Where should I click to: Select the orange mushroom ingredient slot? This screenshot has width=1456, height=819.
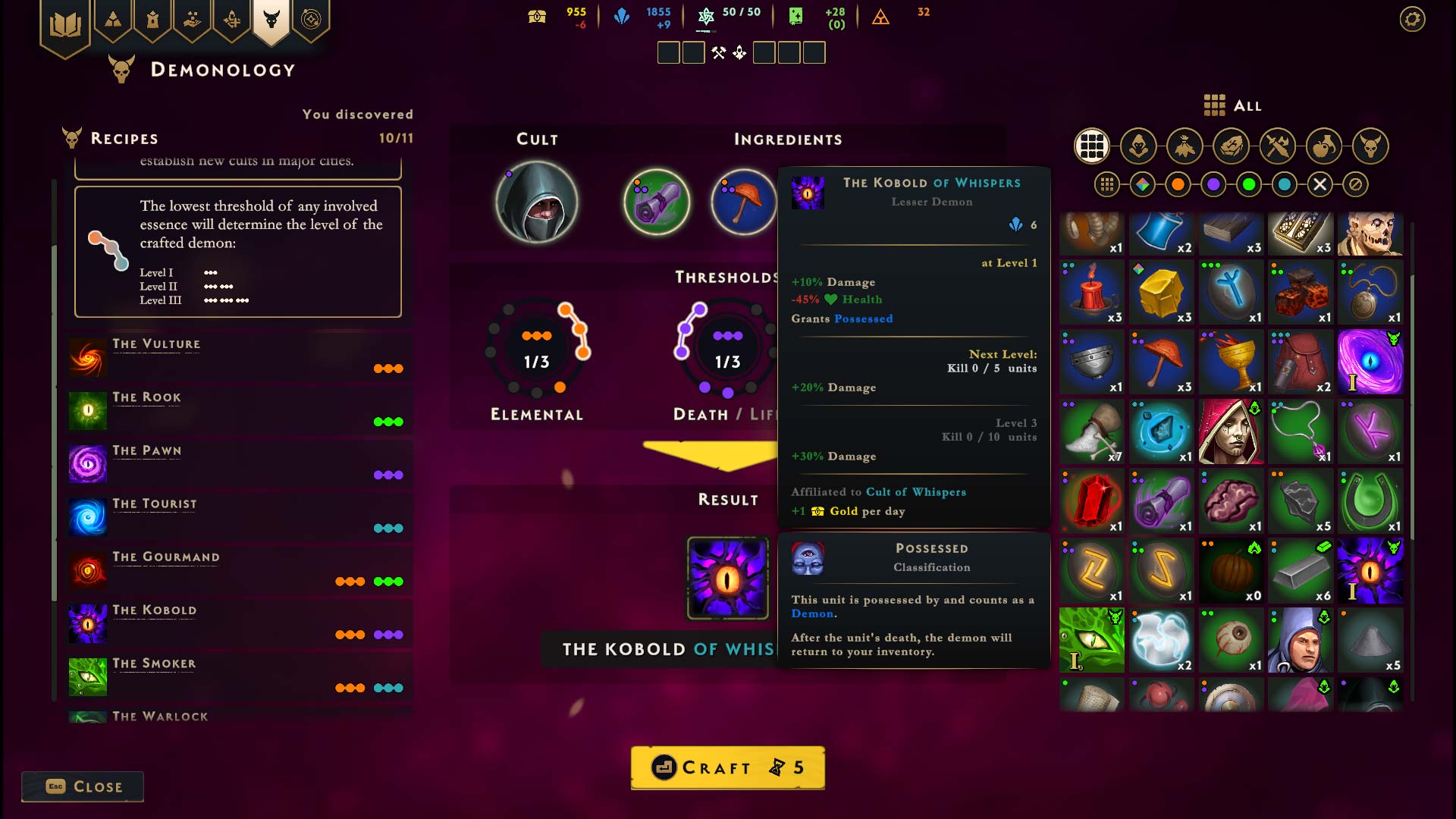click(x=743, y=202)
